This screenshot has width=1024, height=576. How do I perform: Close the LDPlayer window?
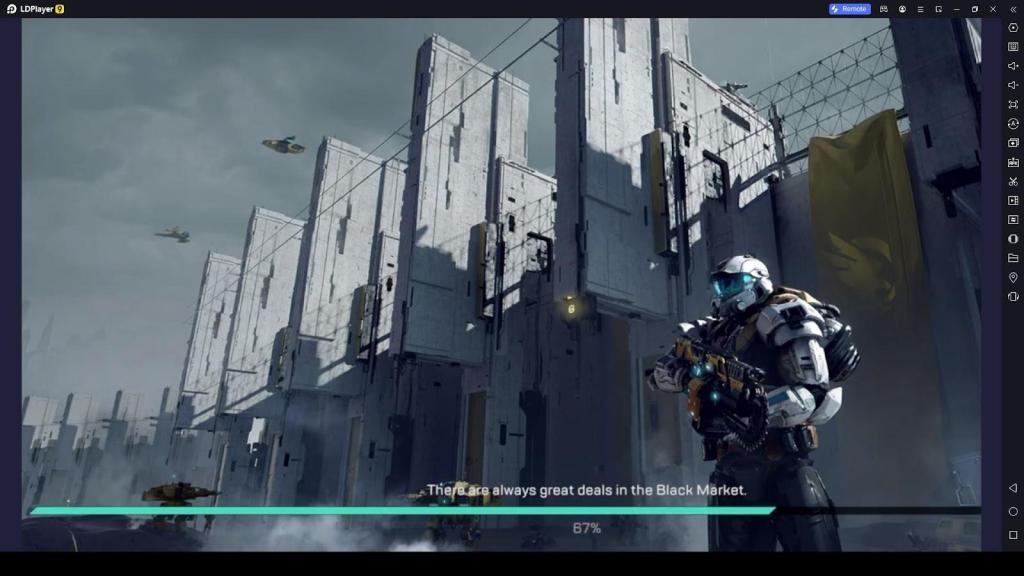point(993,9)
